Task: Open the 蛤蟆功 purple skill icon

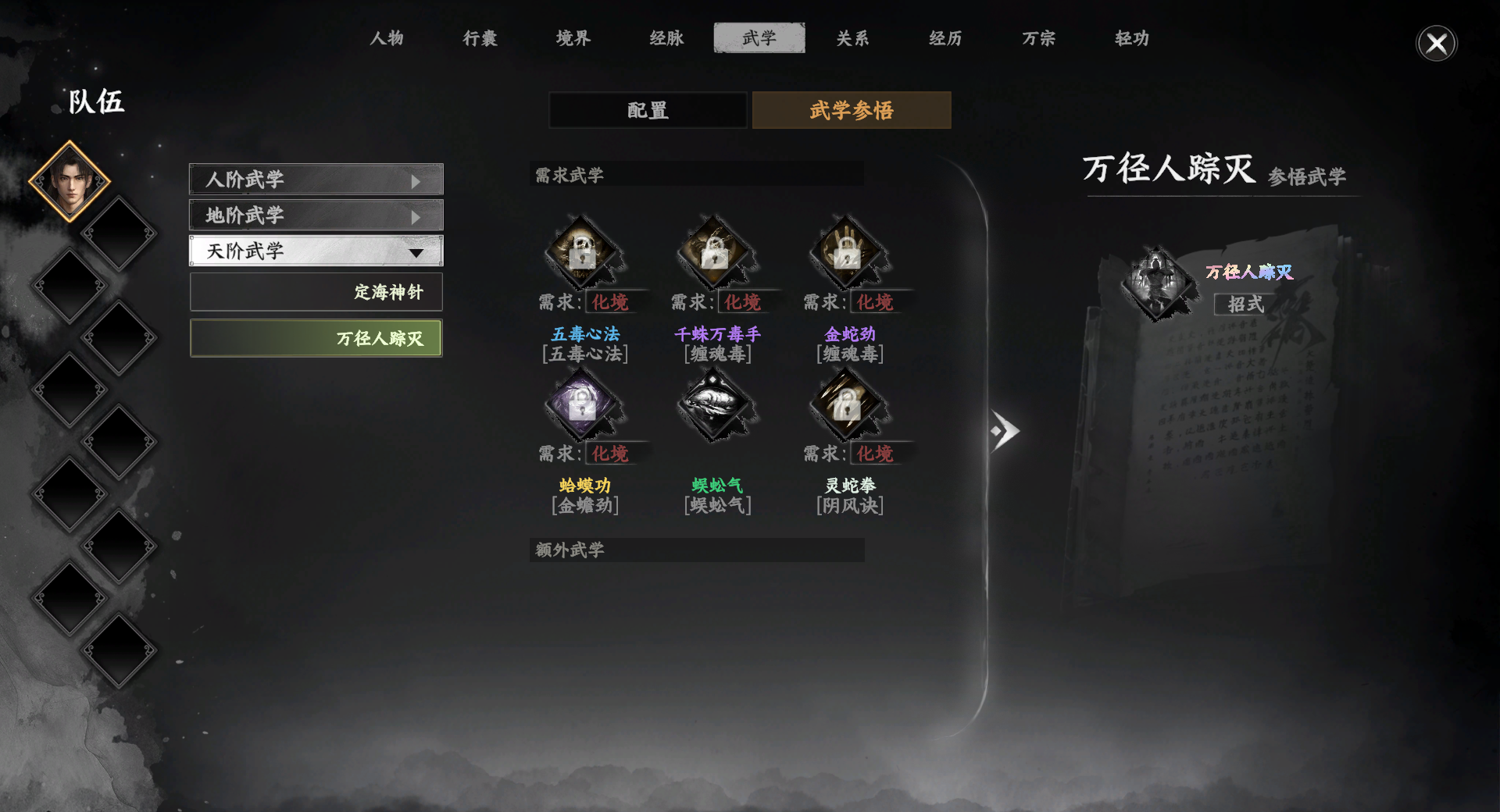Action: tap(582, 404)
